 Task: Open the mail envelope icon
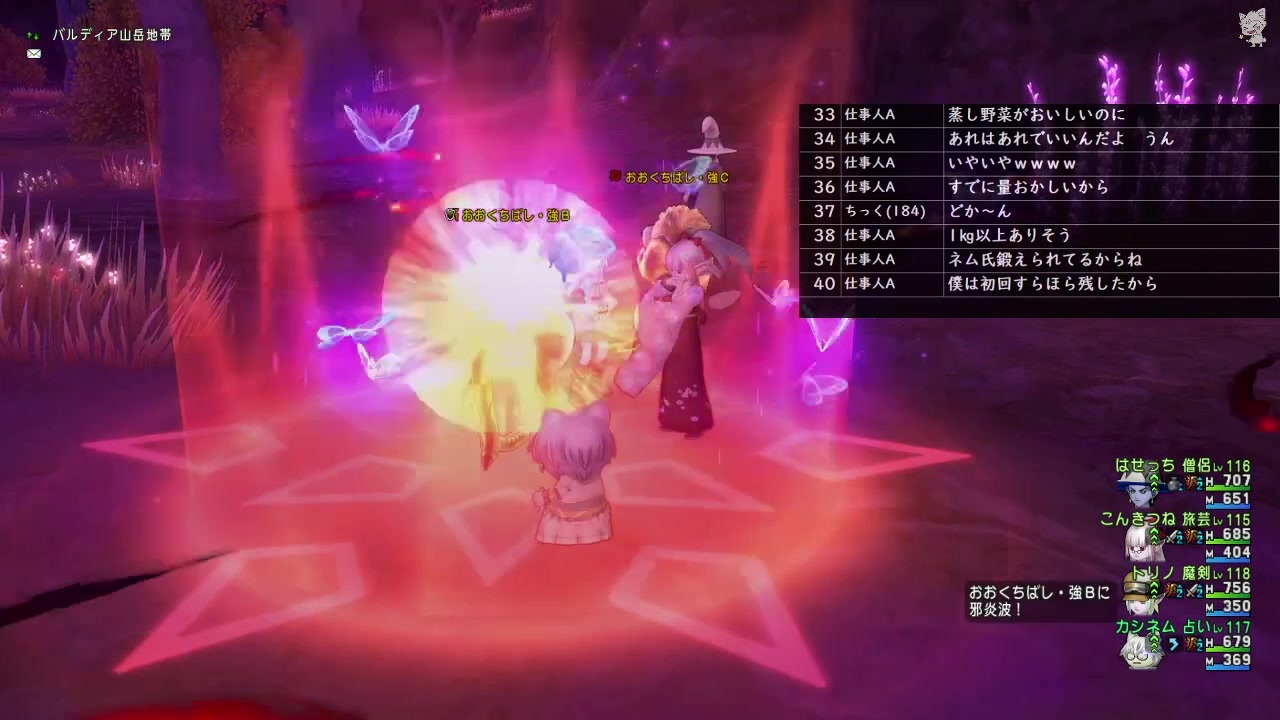click(34, 53)
